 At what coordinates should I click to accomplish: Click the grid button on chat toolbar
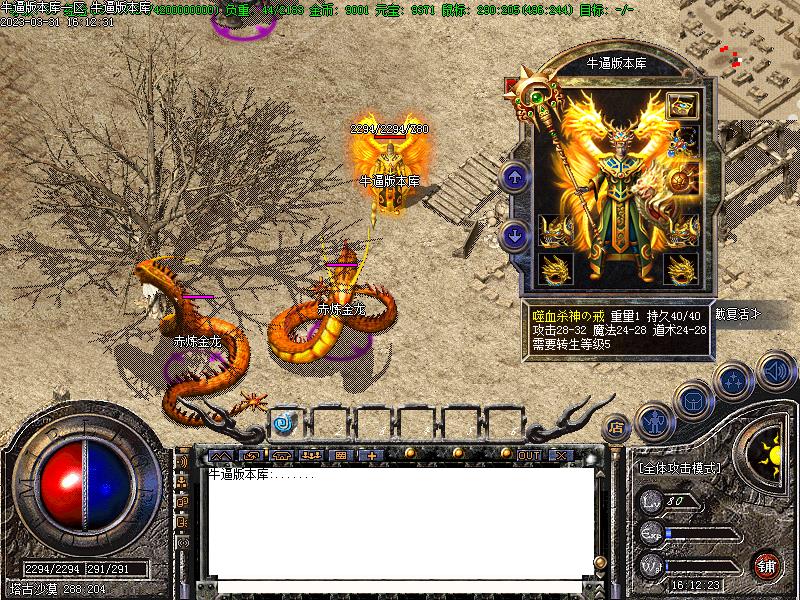pyautogui.click(x=341, y=455)
